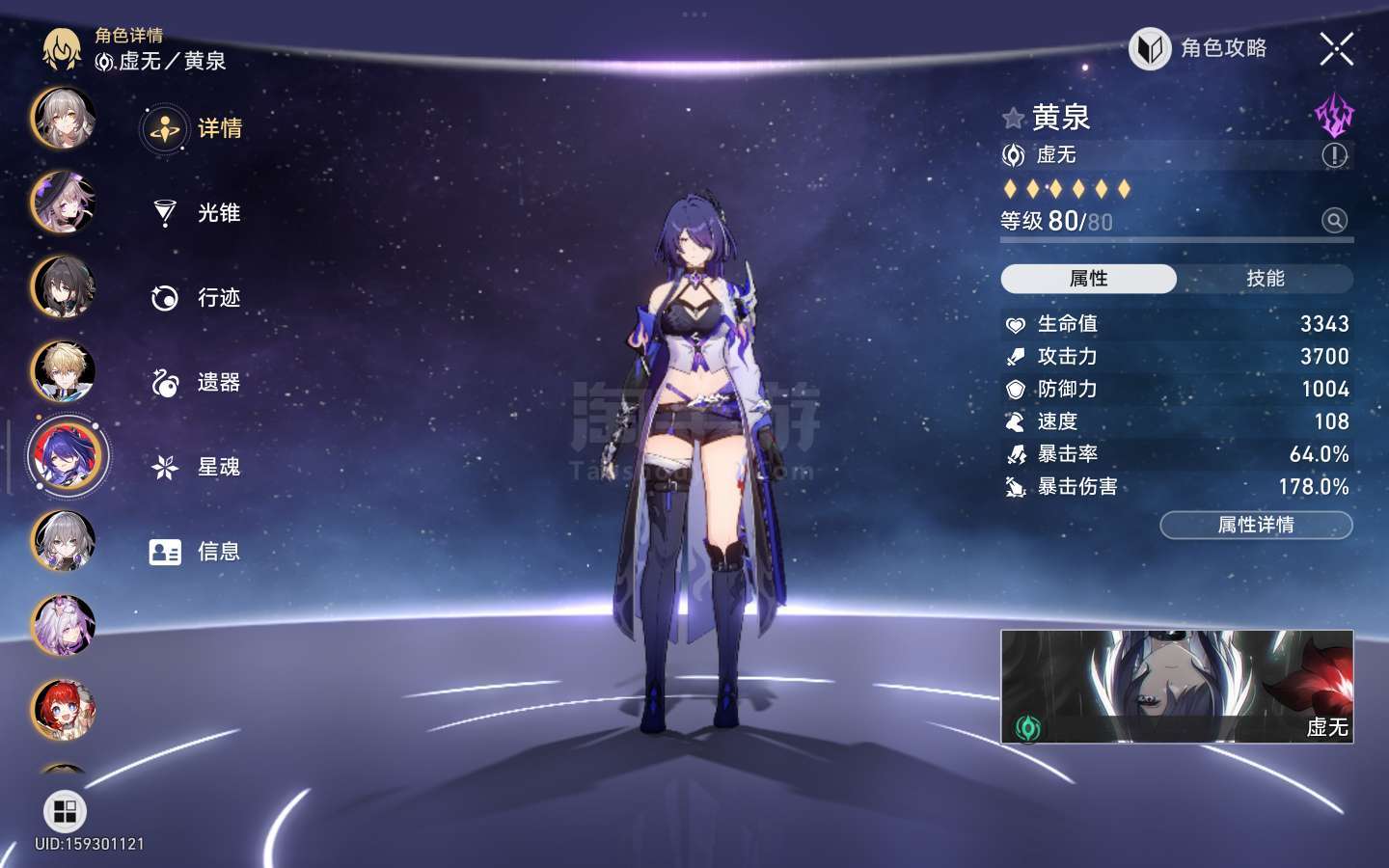Select the 属性 attributes tab

pyautogui.click(x=1088, y=279)
